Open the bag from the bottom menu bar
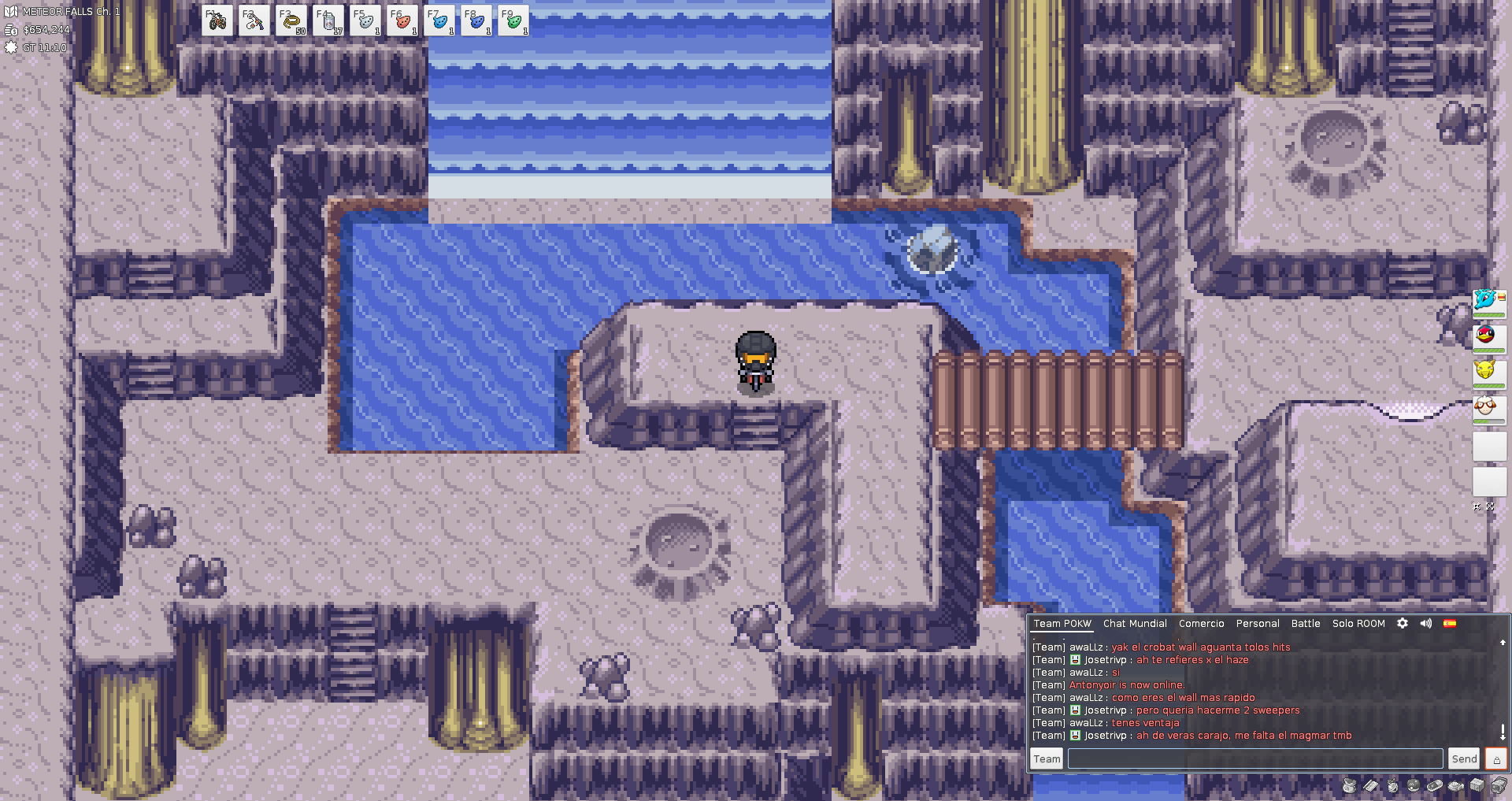Screen dimensions: 1512x801 (1349, 785)
